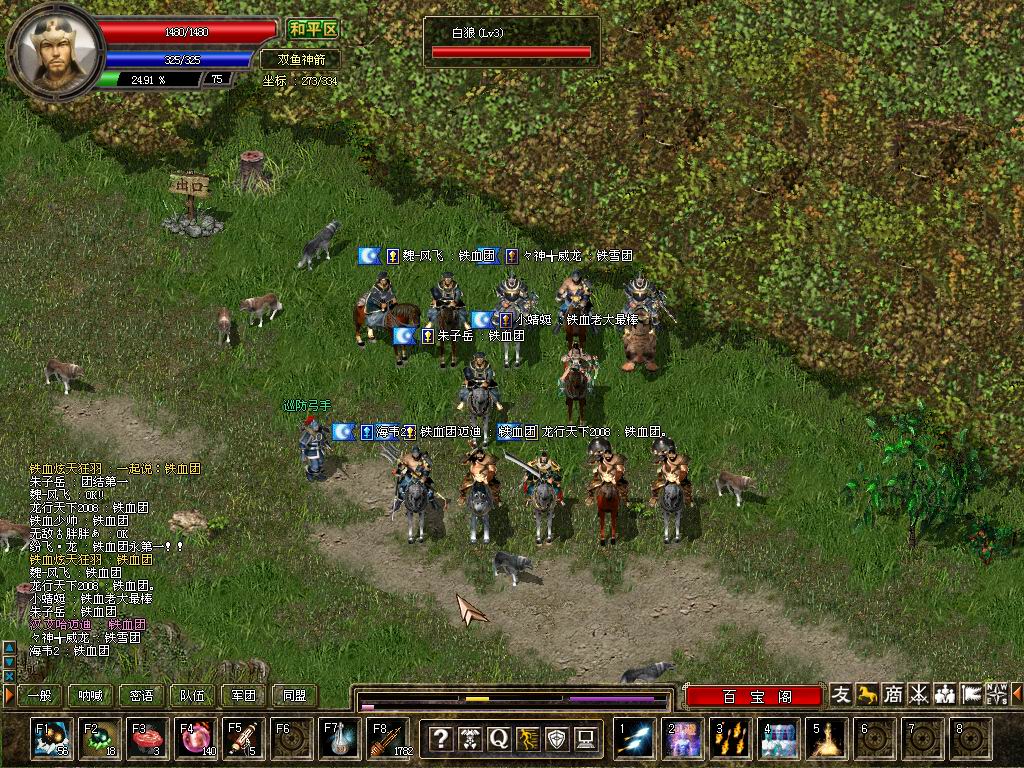Open the question mark help button

(x=440, y=739)
